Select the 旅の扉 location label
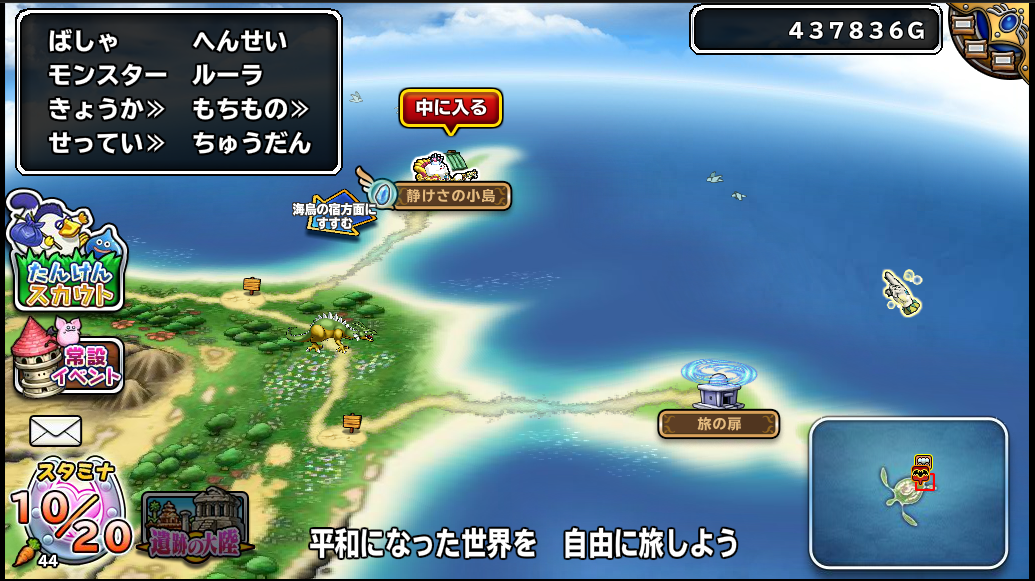Screen dimensions: 1035x581 point(718,424)
